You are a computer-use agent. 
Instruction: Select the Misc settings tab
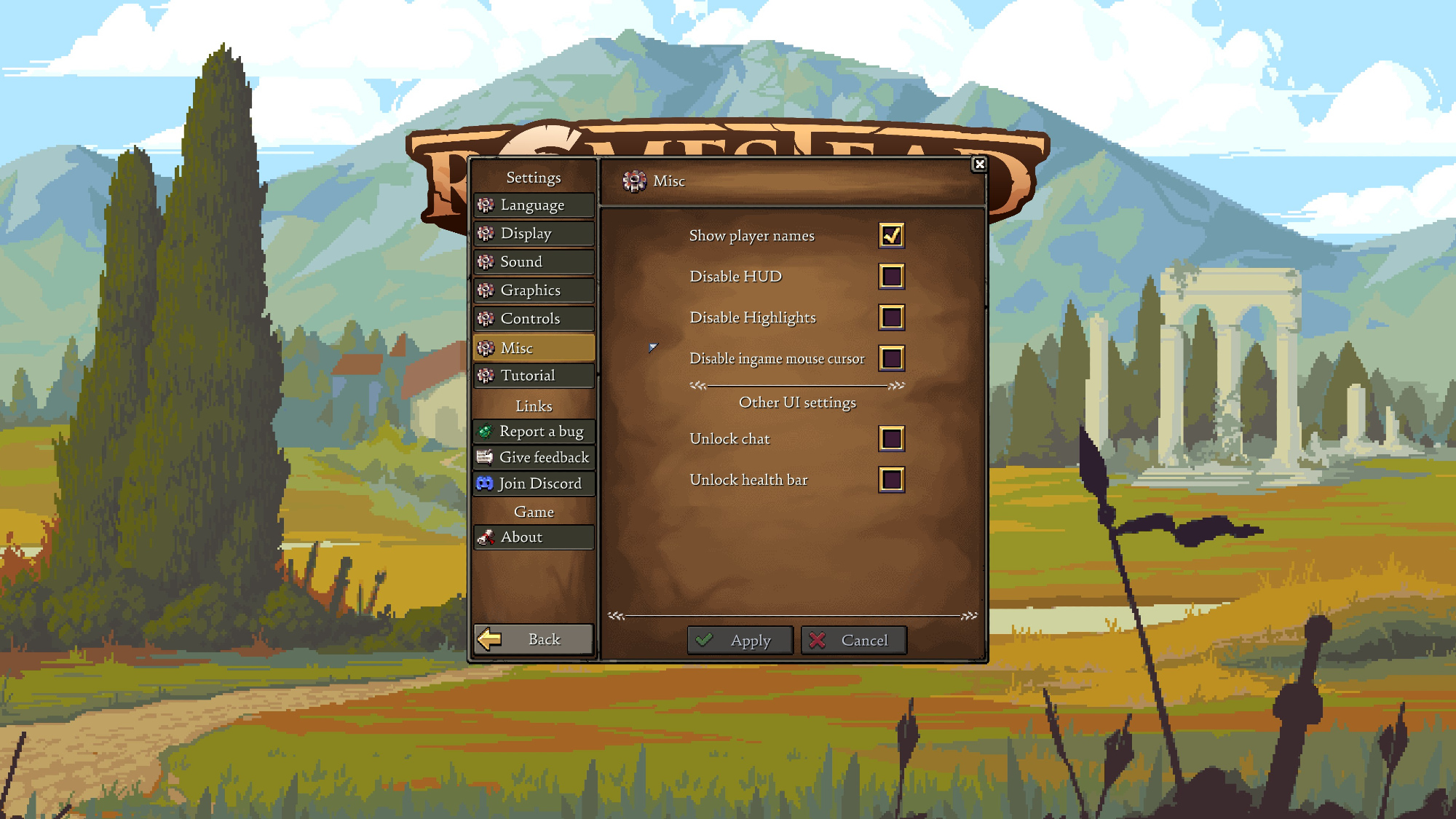[x=534, y=348]
